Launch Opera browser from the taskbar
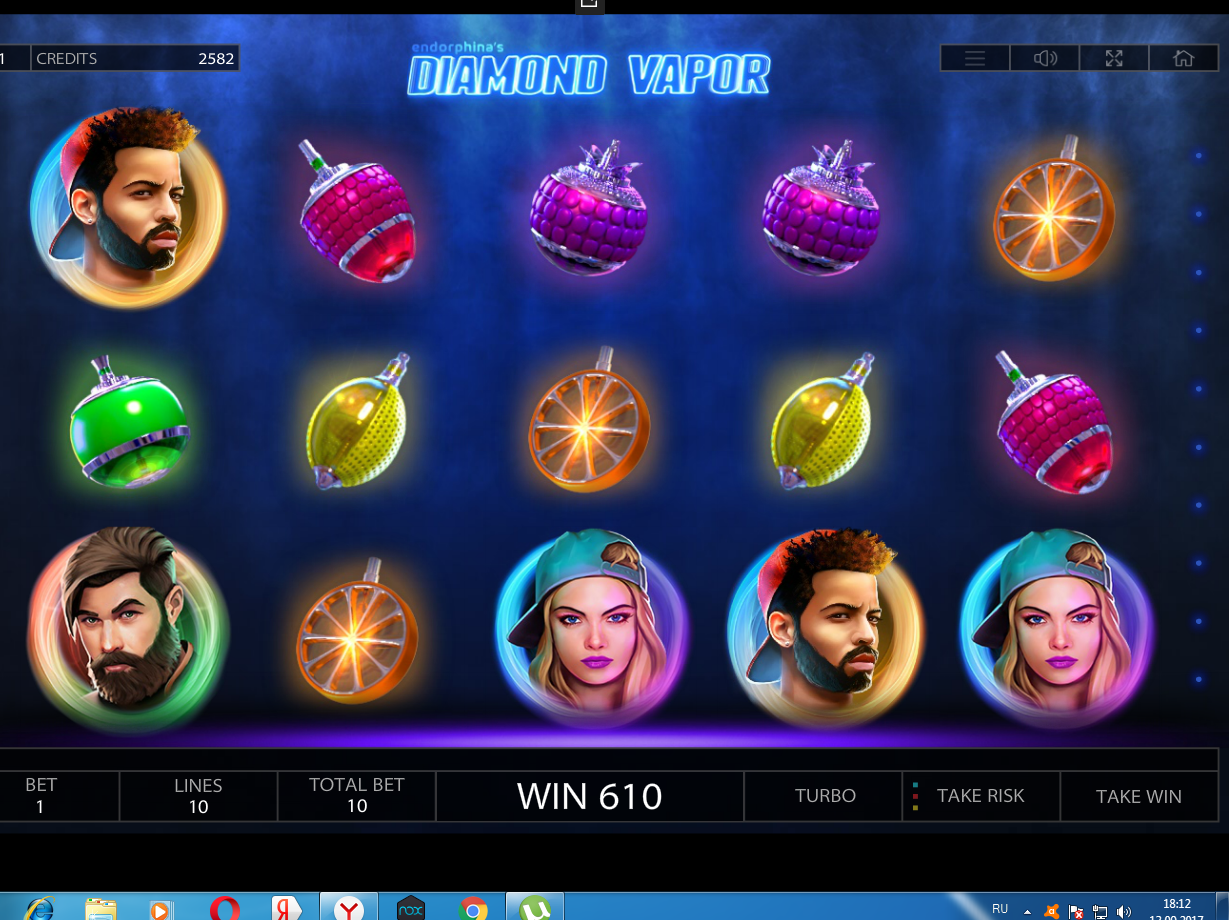This screenshot has height=920, width=1229. [225, 908]
